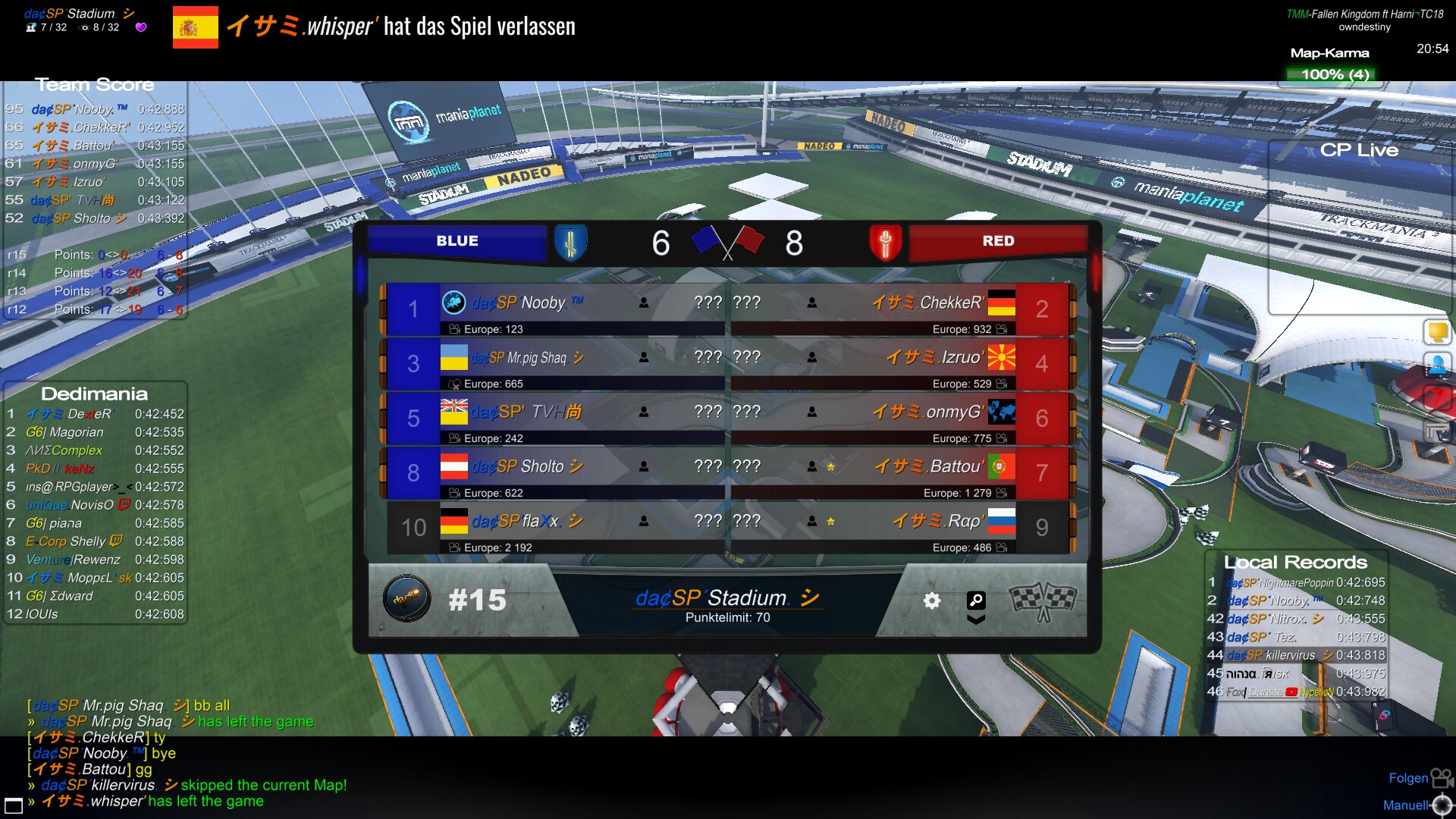Open scoreboard settings gear icon
Screen dimensions: 1456x819
click(931, 601)
